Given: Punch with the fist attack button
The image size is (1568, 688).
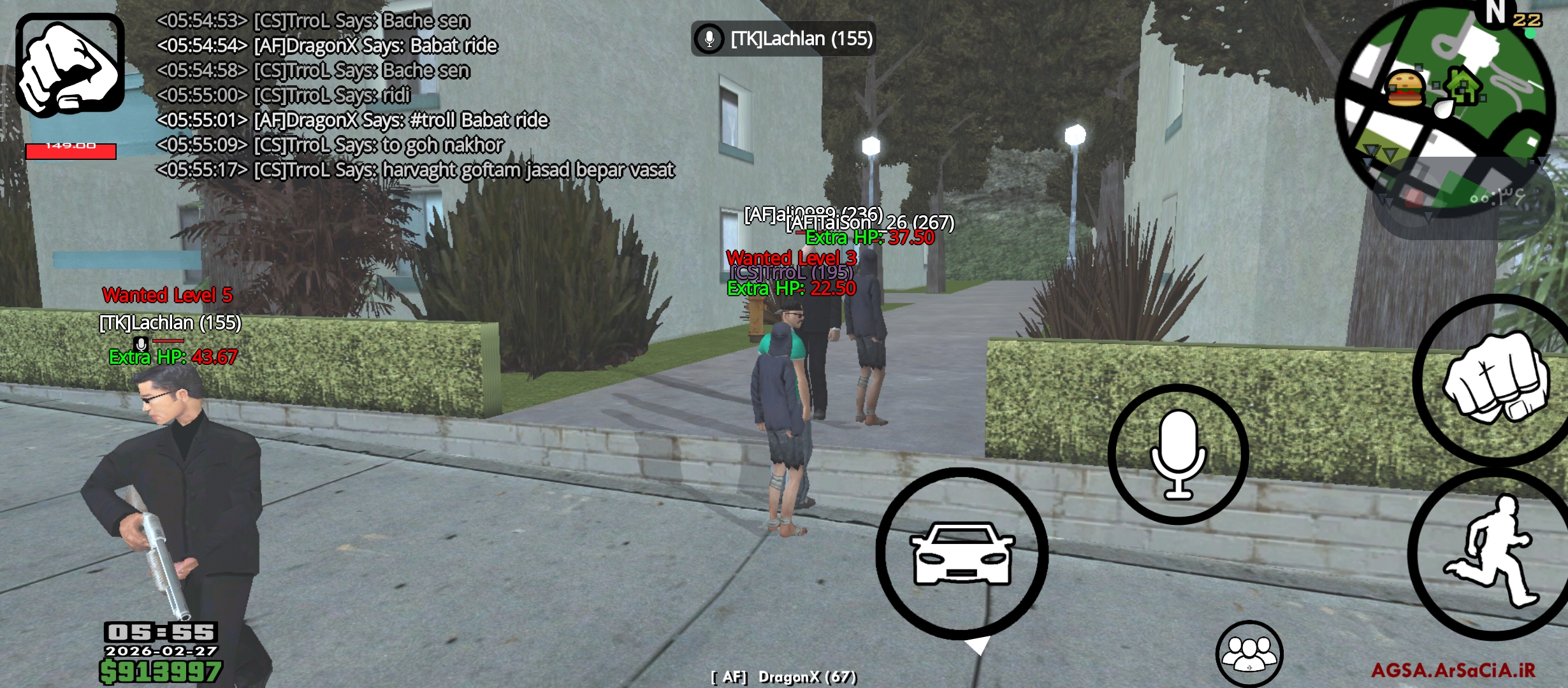Looking at the screenshot, I should [1495, 380].
